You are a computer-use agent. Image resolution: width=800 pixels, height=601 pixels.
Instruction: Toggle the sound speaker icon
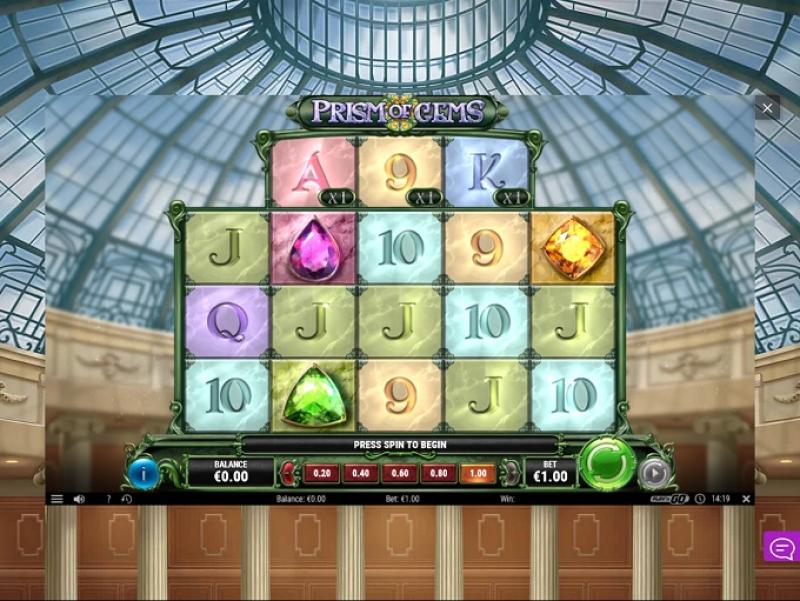[x=79, y=498]
